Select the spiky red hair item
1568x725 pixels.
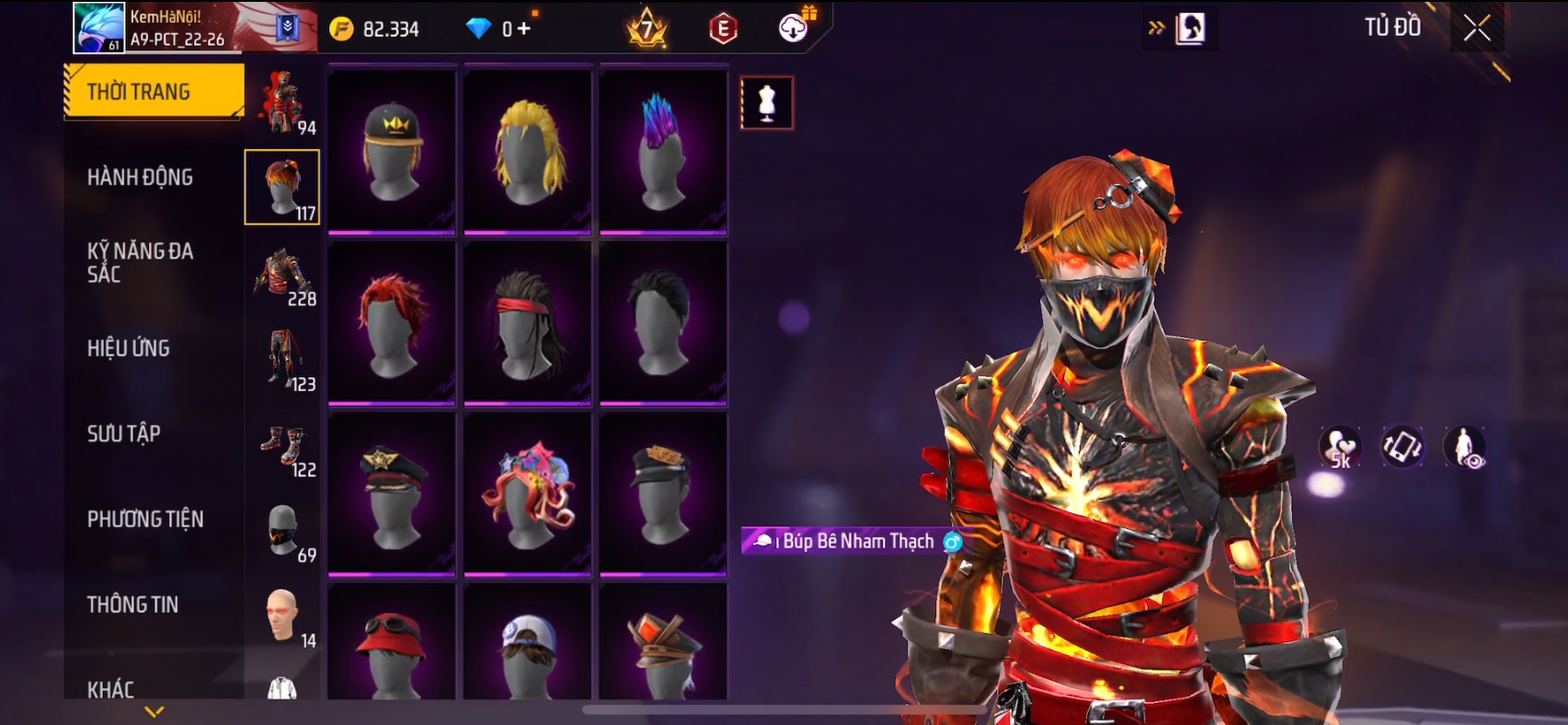click(392, 322)
